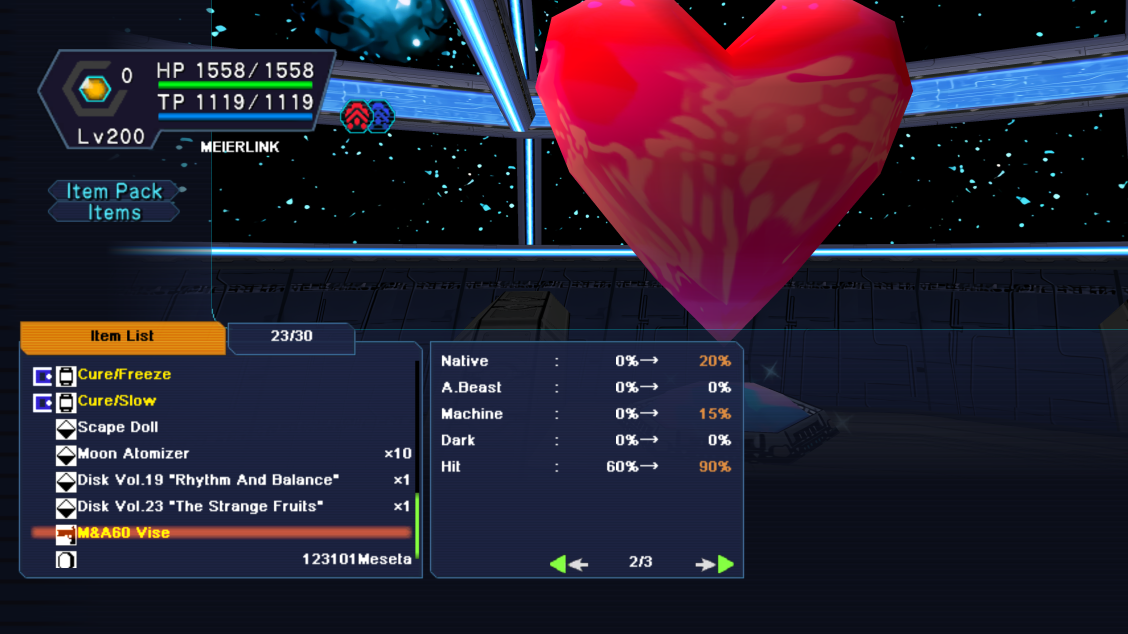Viewport: 1128px width, 634px height.
Task: Choose the Scape Doll item
Action: coord(117,427)
